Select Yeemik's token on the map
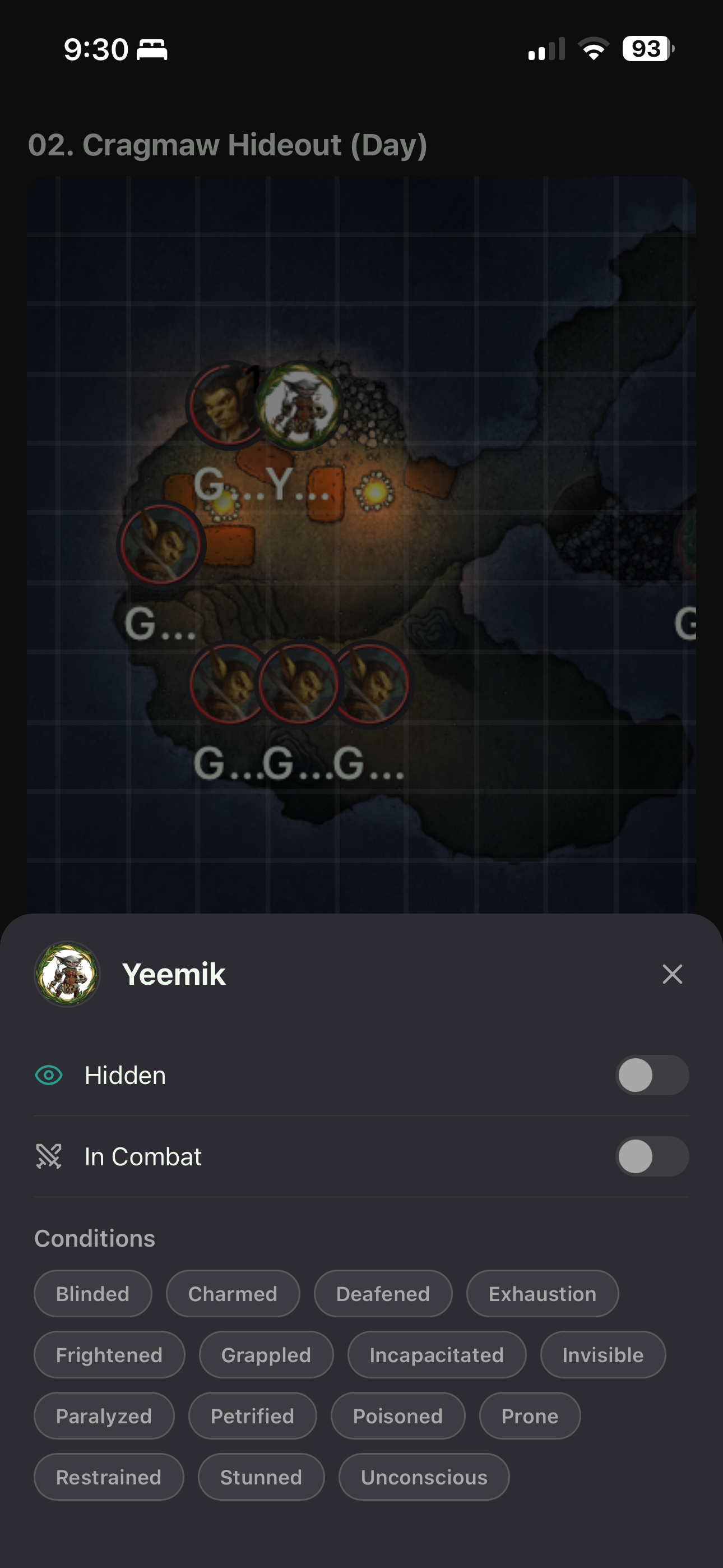This screenshot has width=723, height=1568. [x=299, y=407]
